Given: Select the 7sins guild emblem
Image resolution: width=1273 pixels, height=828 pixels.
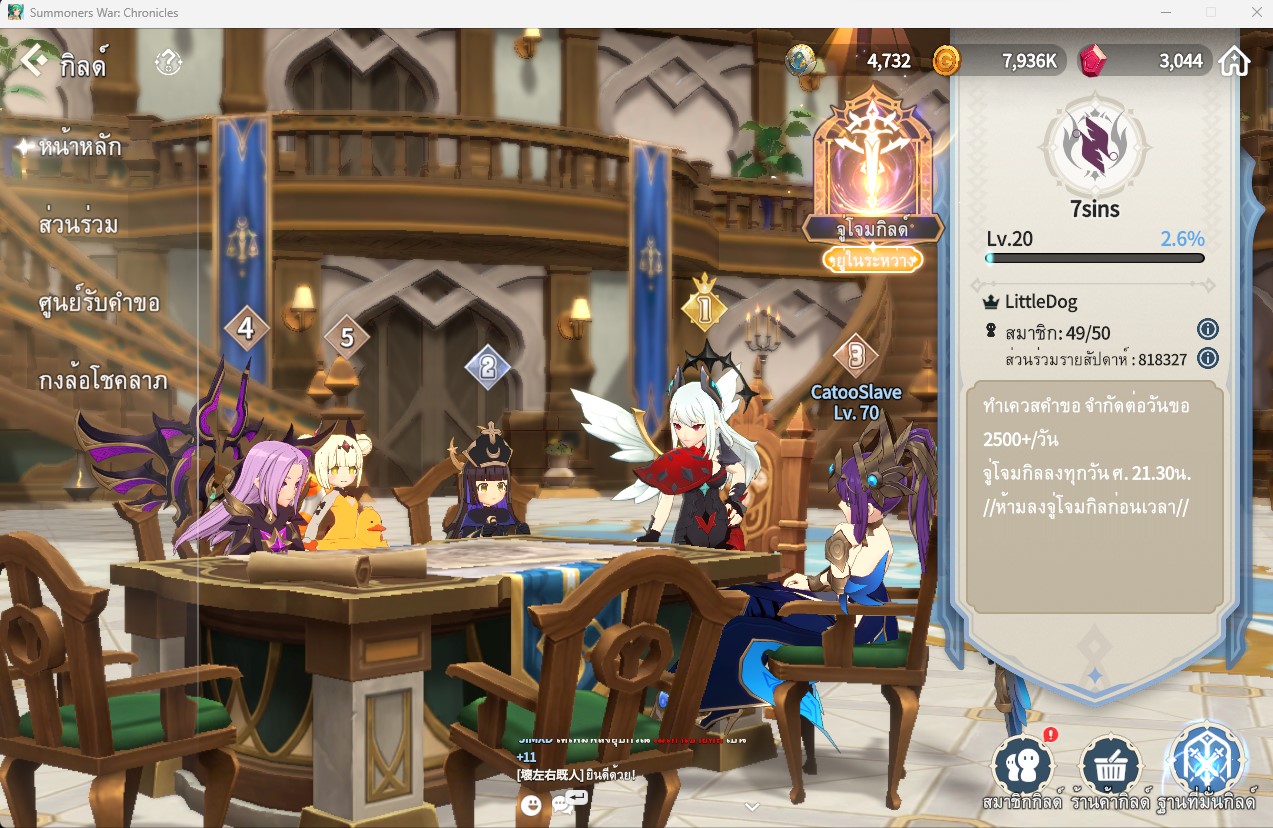Looking at the screenshot, I should [x=1095, y=147].
